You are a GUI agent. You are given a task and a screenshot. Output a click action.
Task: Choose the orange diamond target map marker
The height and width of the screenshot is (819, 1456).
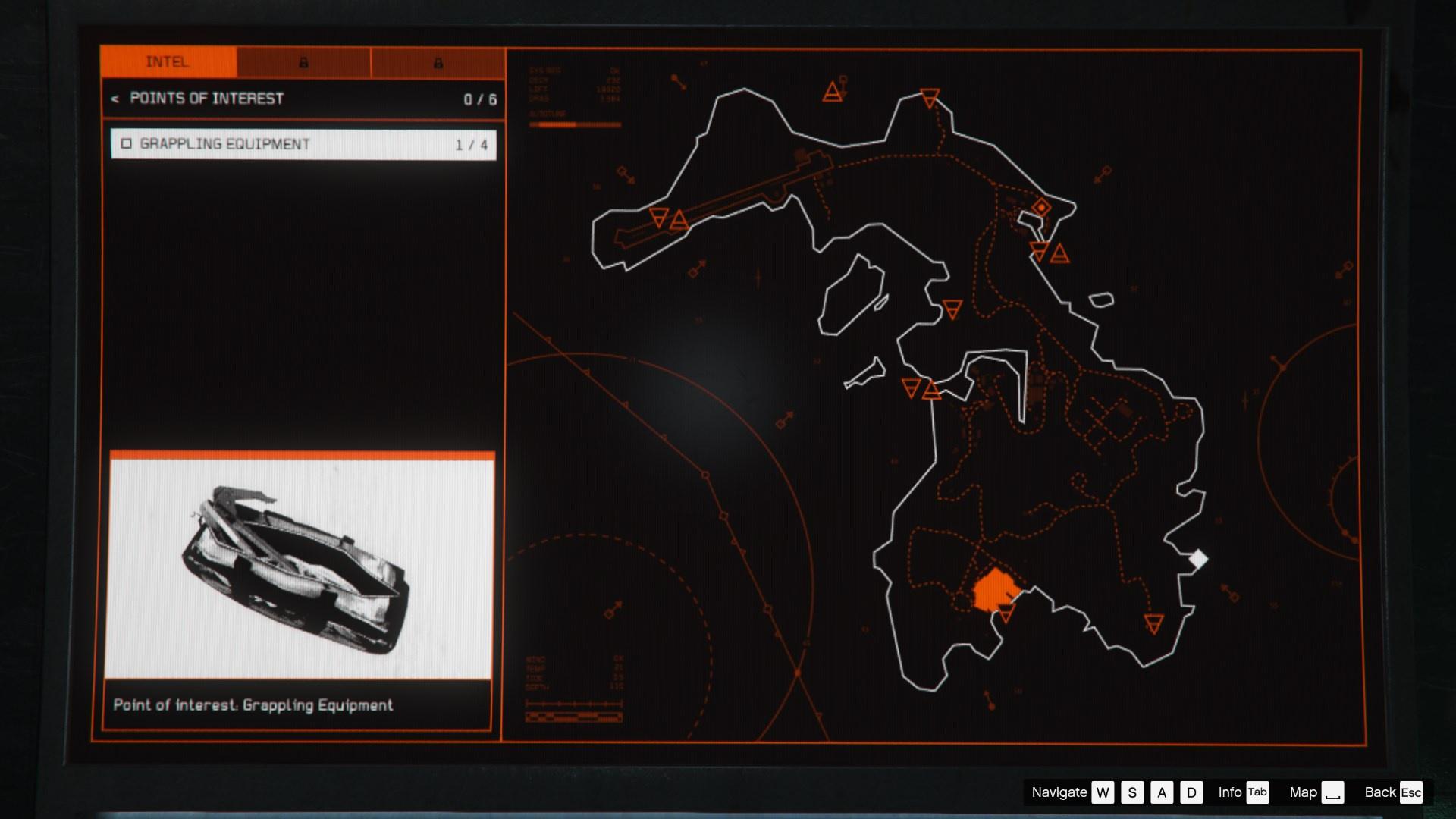(1042, 207)
